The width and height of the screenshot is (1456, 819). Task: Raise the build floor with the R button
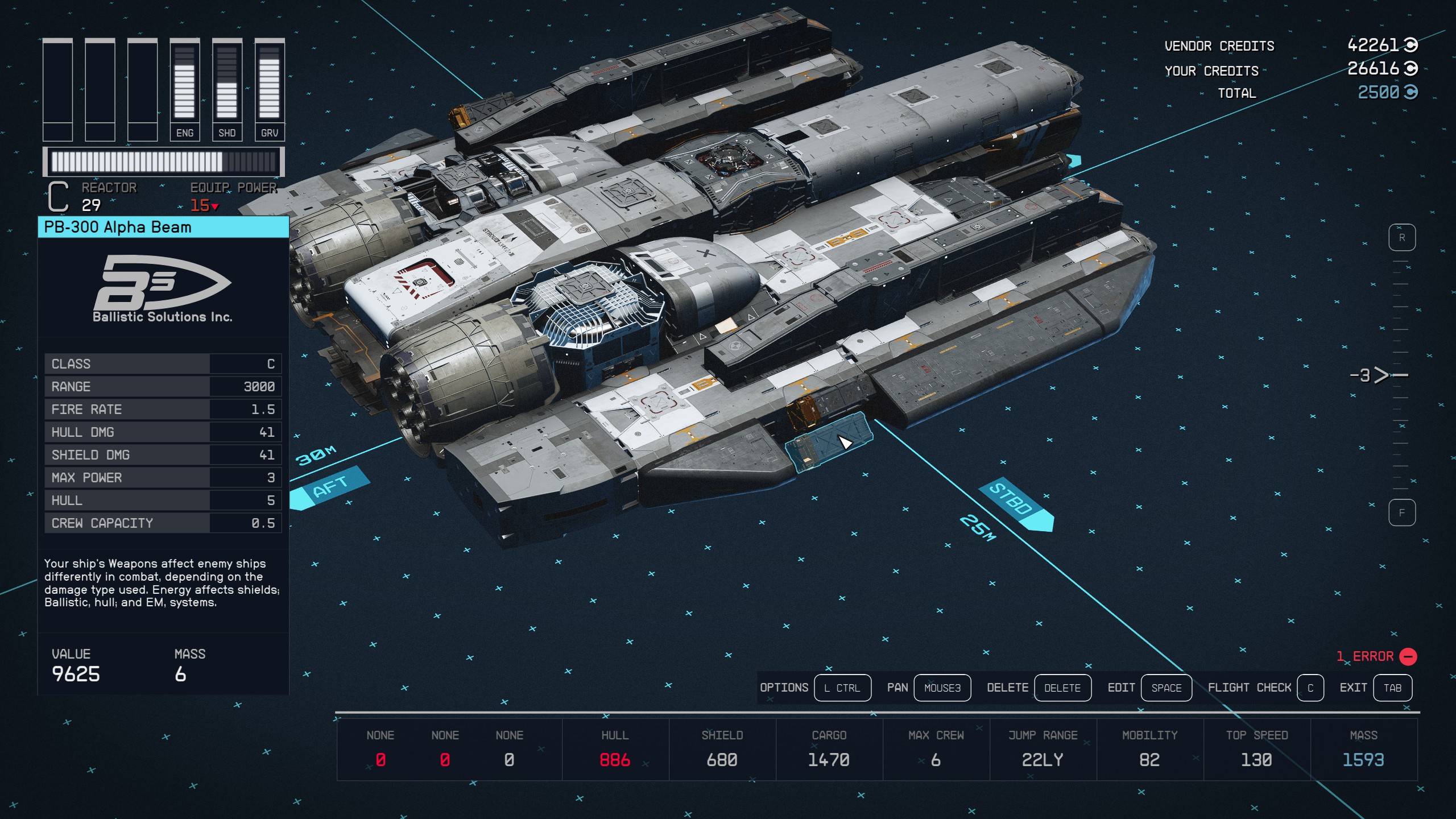tap(1401, 238)
